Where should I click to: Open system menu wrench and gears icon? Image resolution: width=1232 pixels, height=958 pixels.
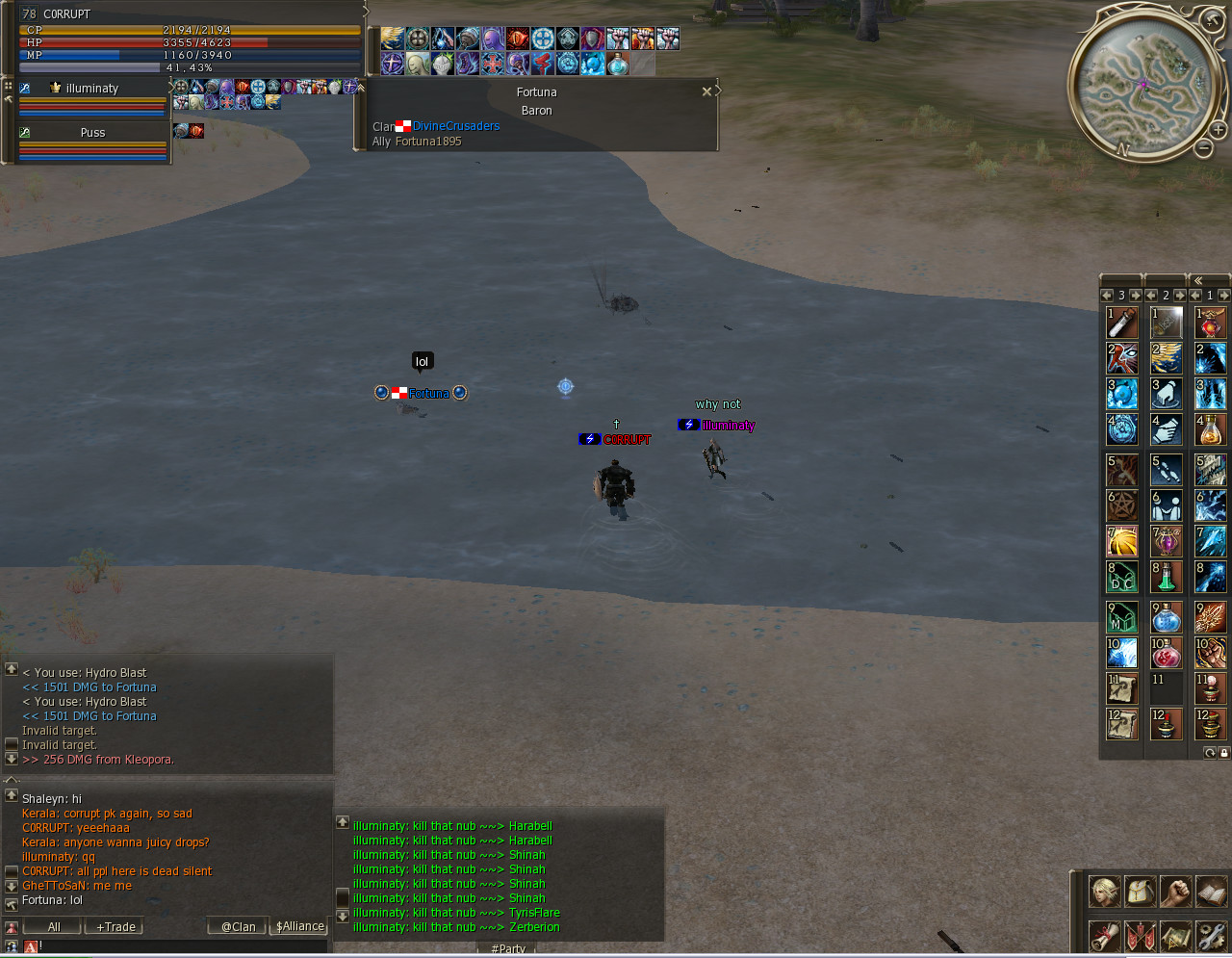coord(1211,935)
